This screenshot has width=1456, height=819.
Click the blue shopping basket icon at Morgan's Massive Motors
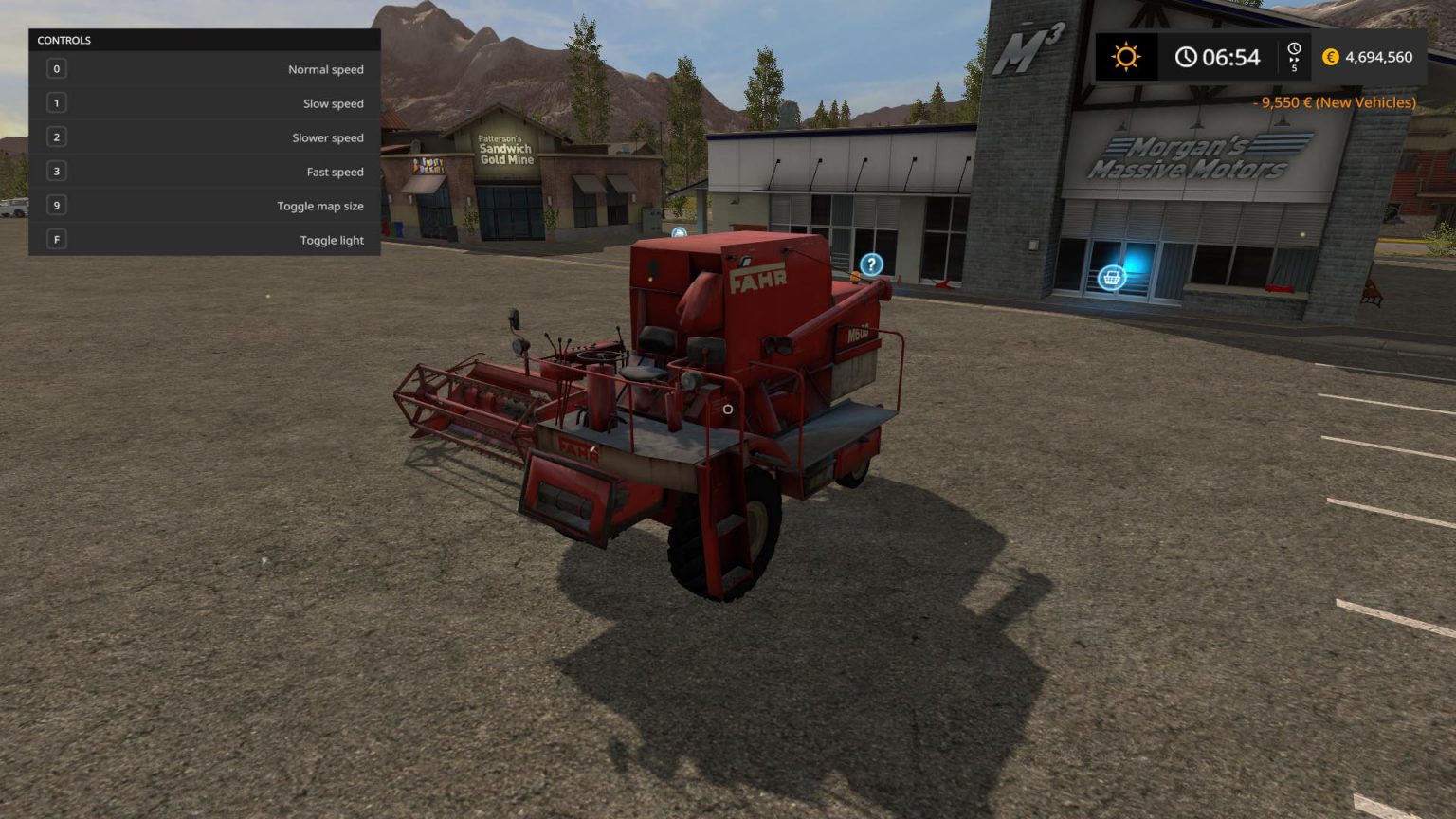click(1110, 277)
